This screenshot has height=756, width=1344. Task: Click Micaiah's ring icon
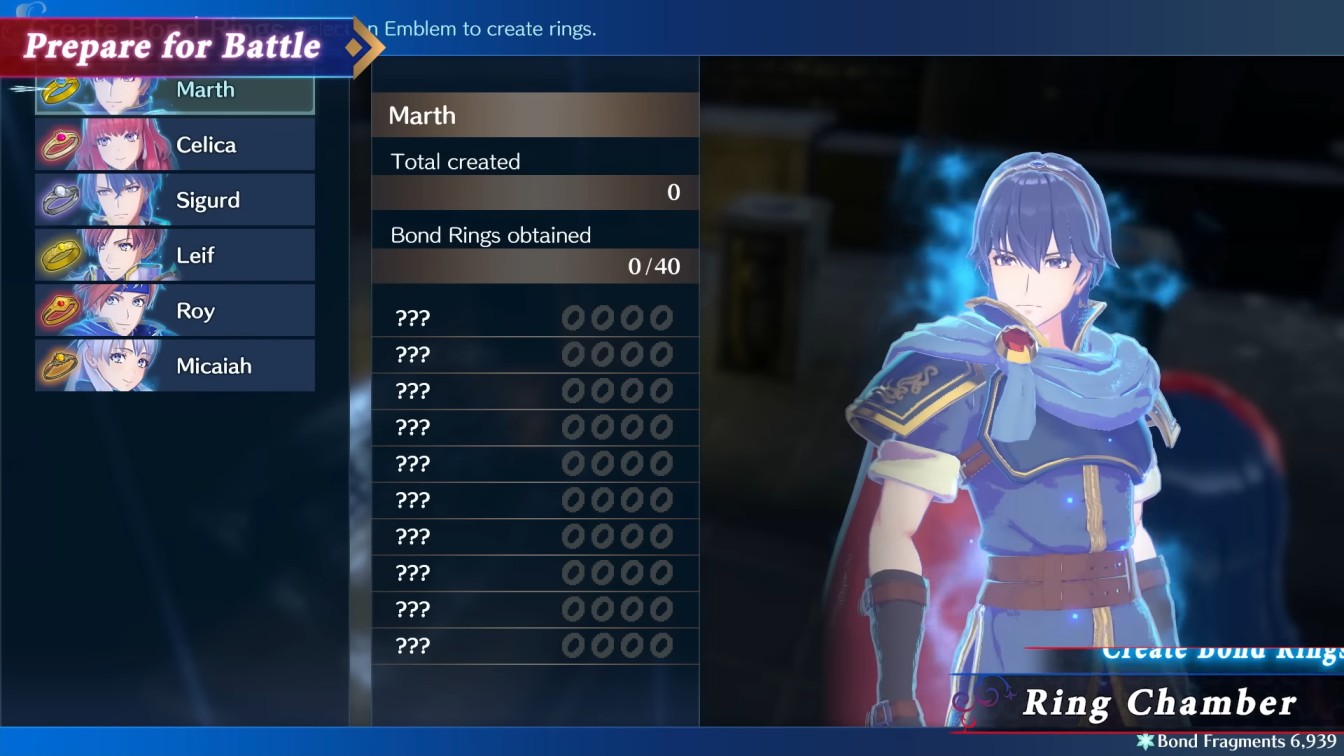[61, 366]
